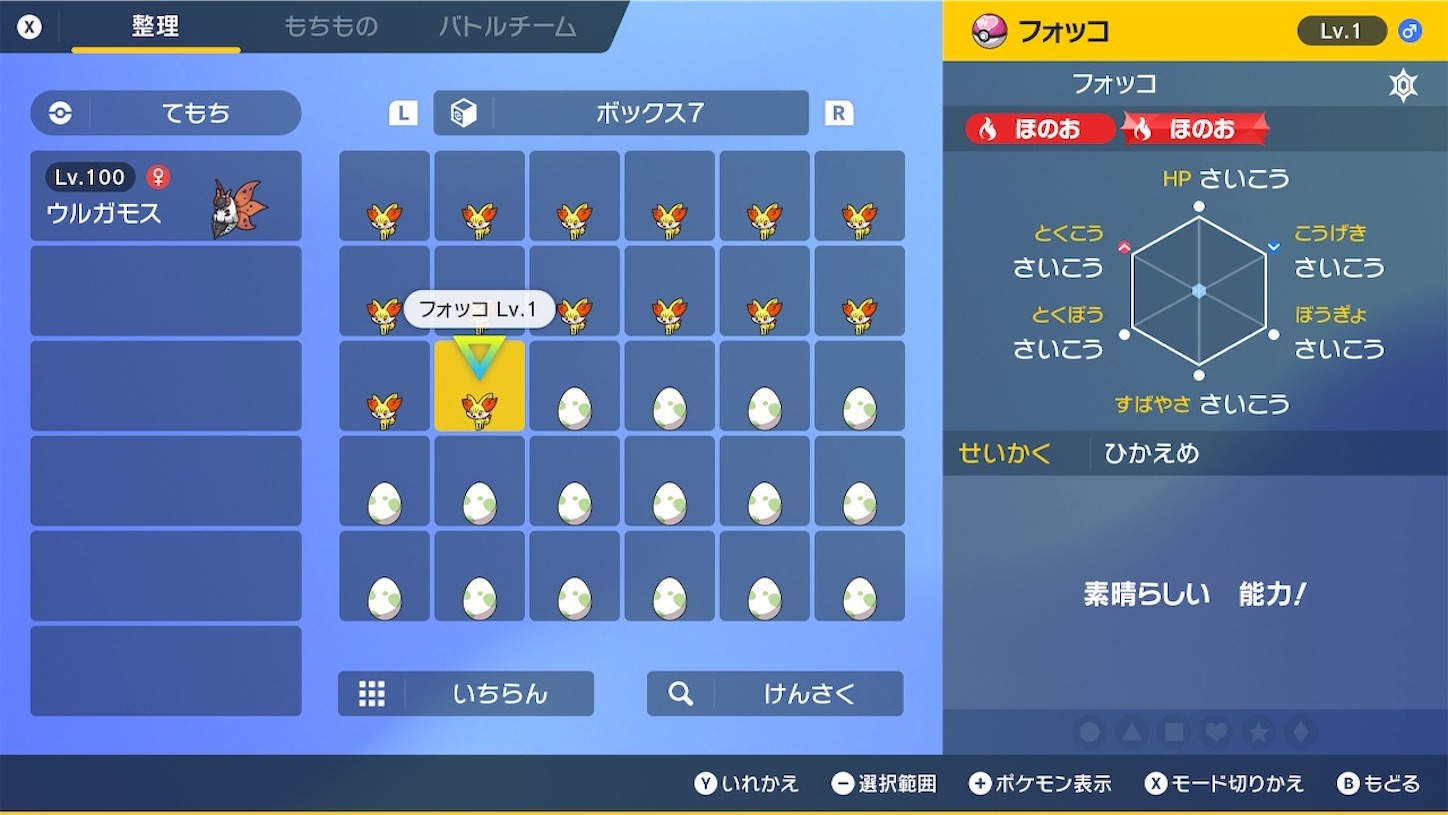Screen dimensions: 1448x815
Task: Select the first ほのお fire type icon
Action: (x=1036, y=129)
